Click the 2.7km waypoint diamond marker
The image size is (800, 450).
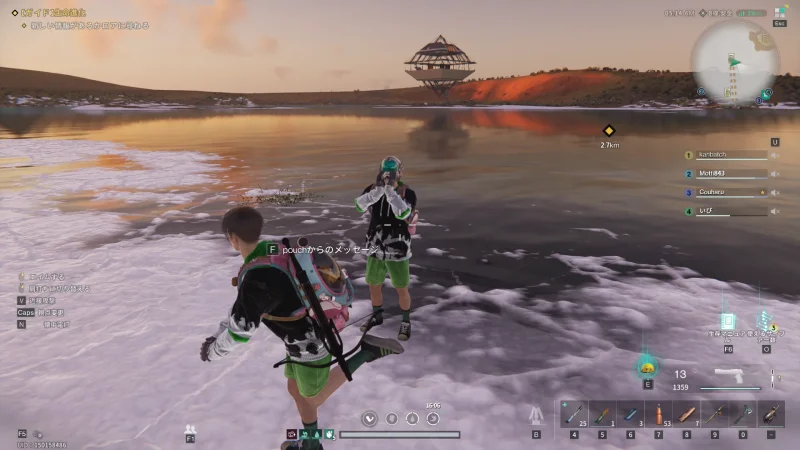tap(608, 130)
